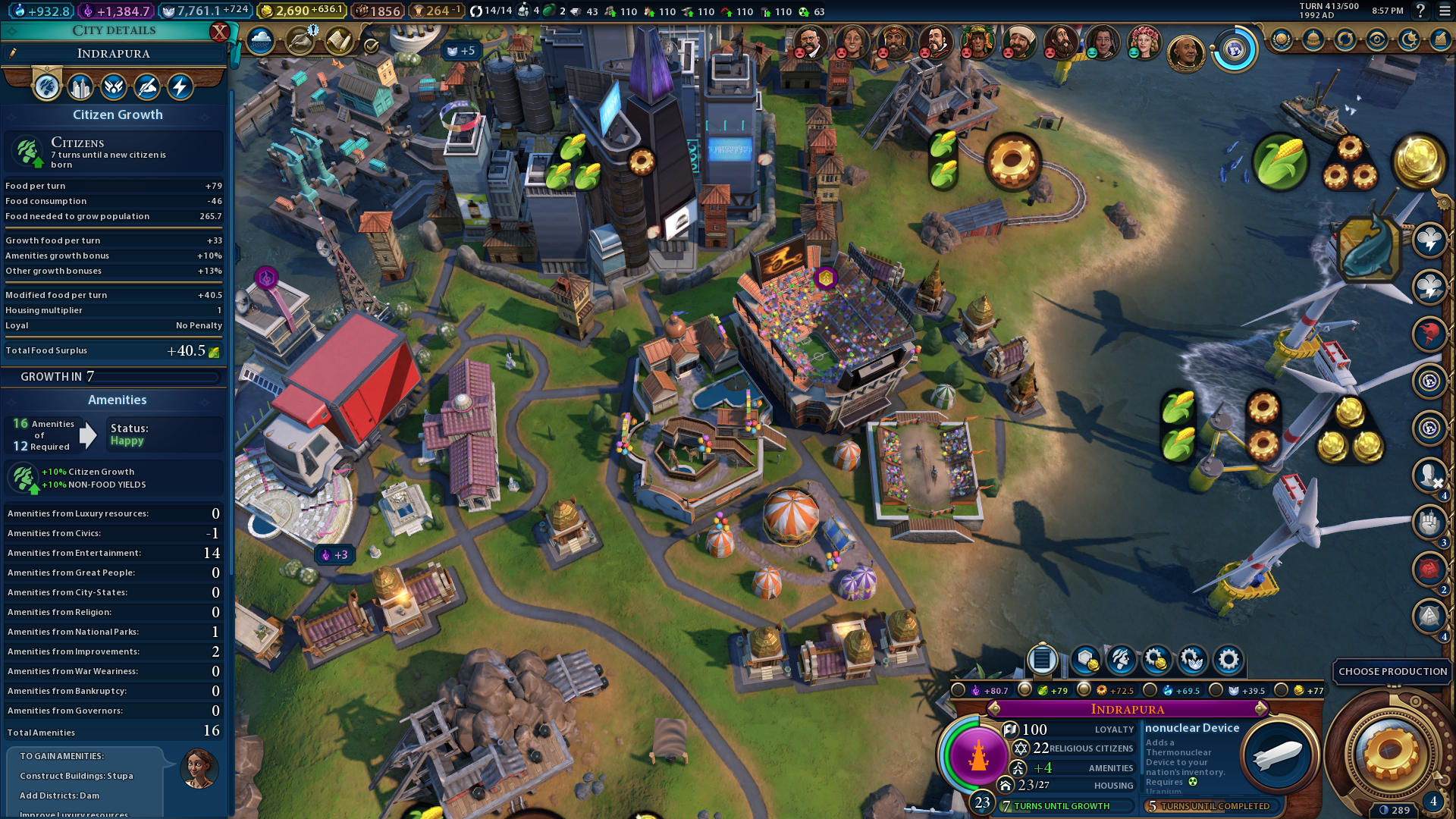
Task: Click the golden gear next-action button
Action: pos(1390,754)
